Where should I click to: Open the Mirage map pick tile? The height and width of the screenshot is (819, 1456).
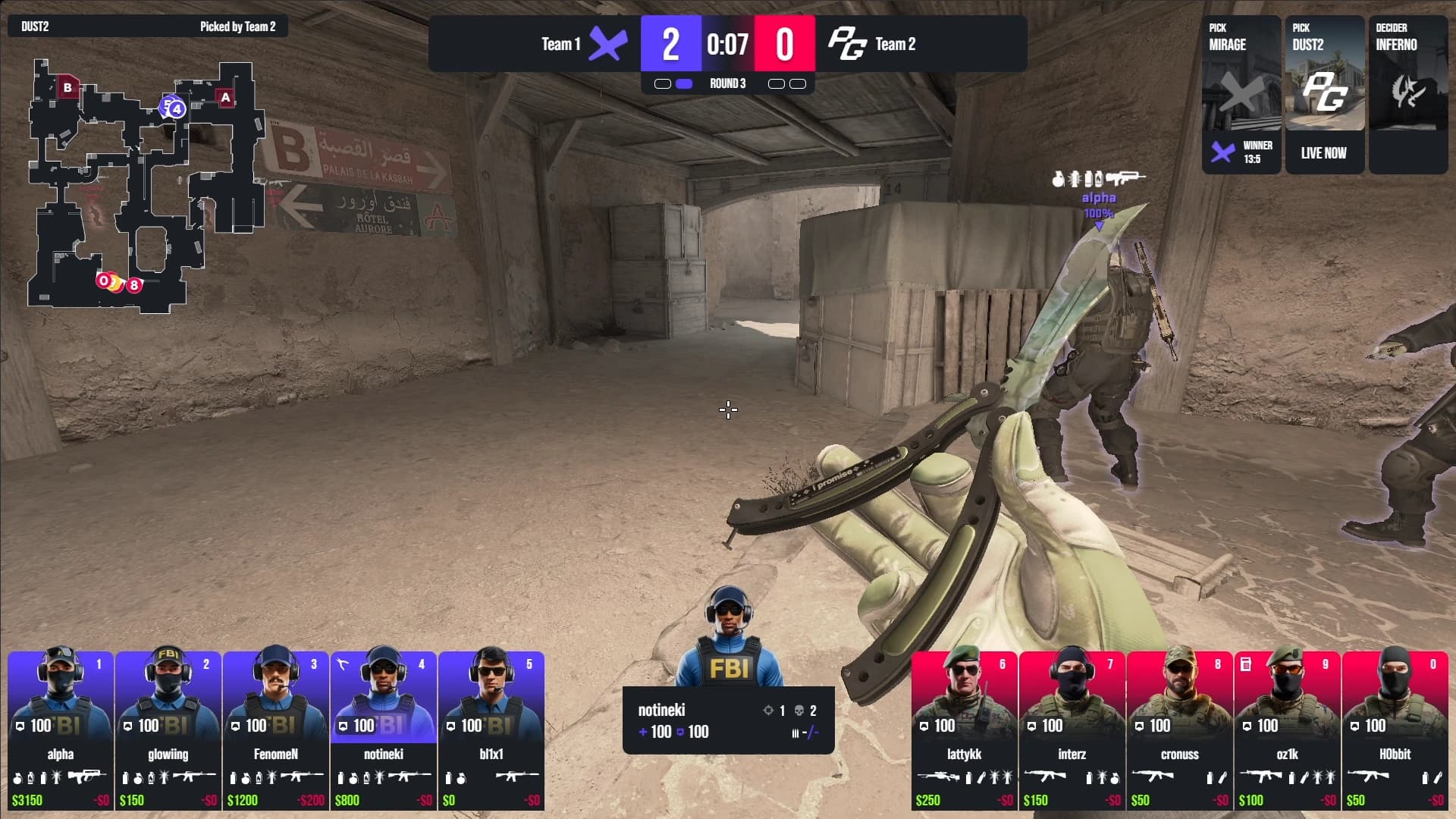point(1241,95)
